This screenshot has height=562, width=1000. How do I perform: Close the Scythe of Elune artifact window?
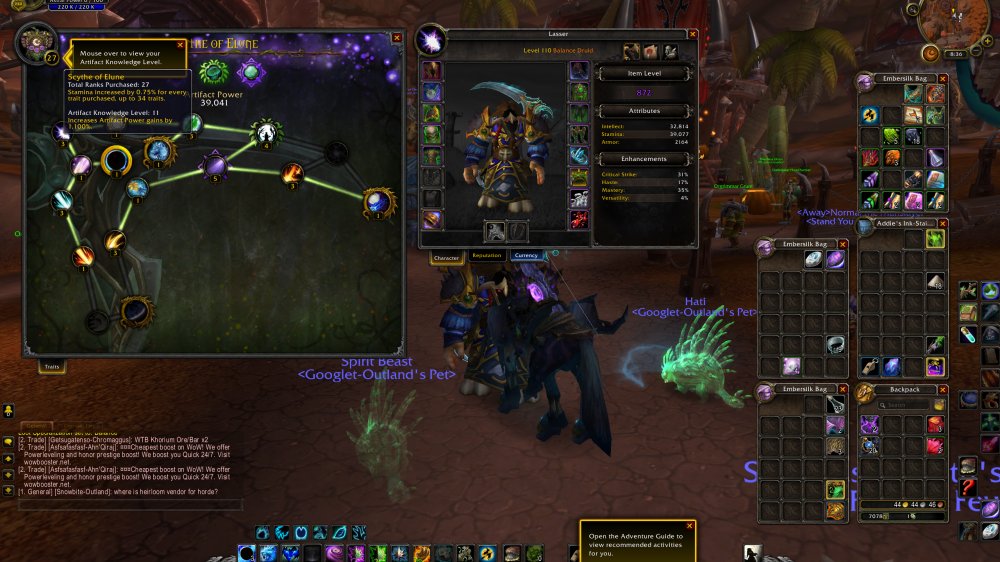pos(397,37)
